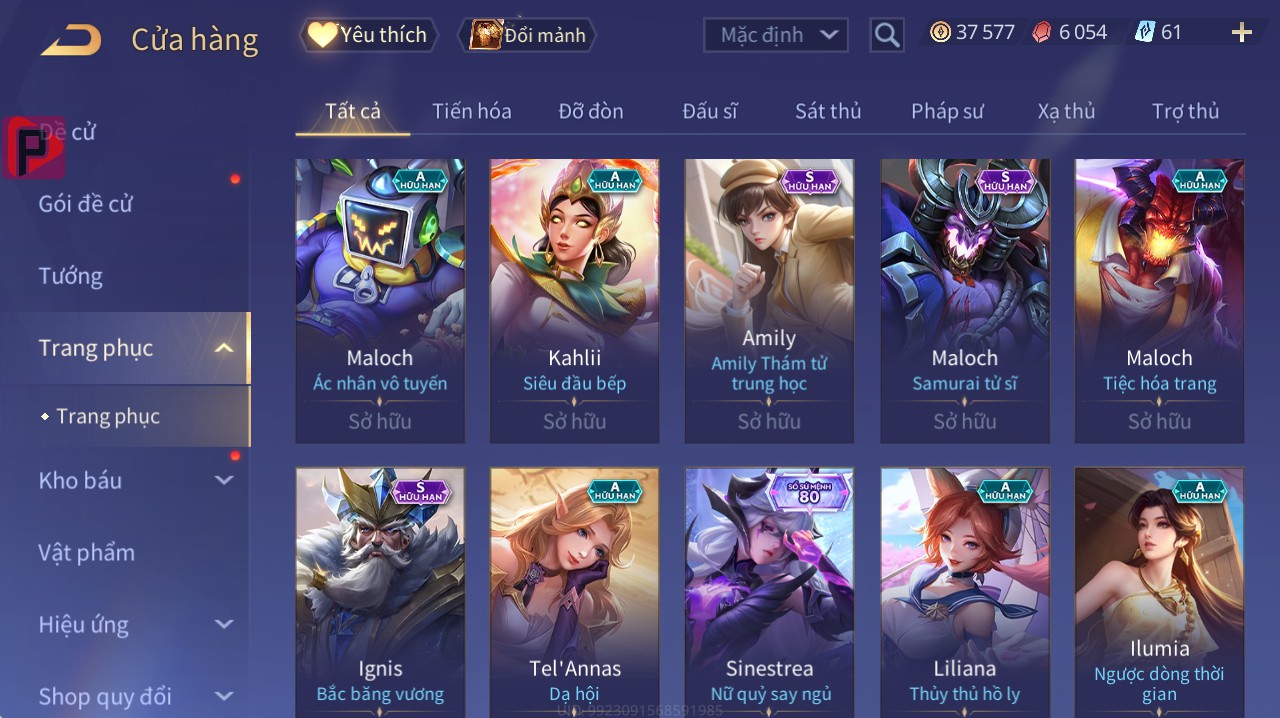The height and width of the screenshot is (718, 1280).
Task: Switch to the Tiến hóa tab
Action: (x=471, y=111)
